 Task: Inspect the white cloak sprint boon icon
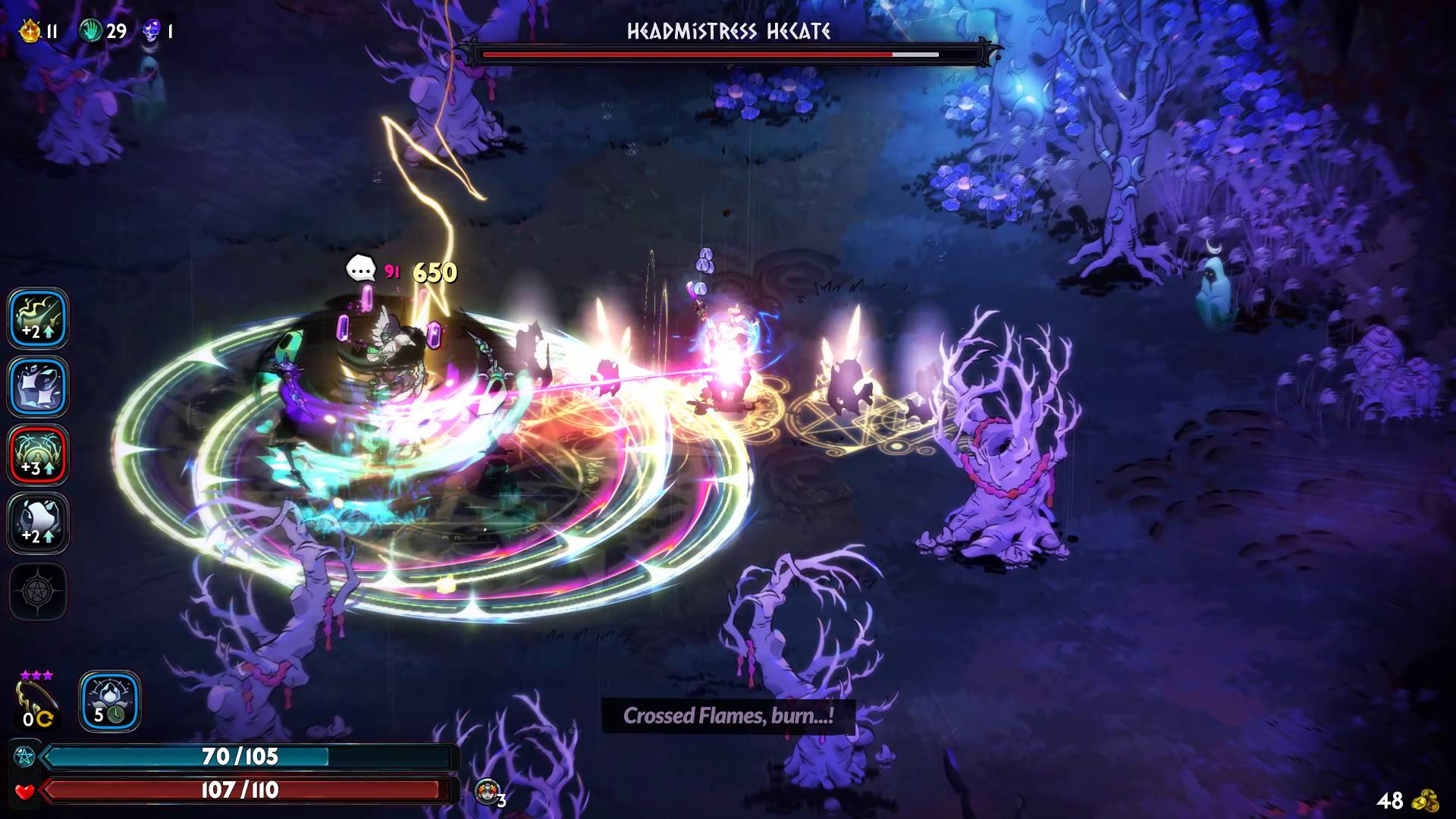pyautogui.click(x=38, y=523)
